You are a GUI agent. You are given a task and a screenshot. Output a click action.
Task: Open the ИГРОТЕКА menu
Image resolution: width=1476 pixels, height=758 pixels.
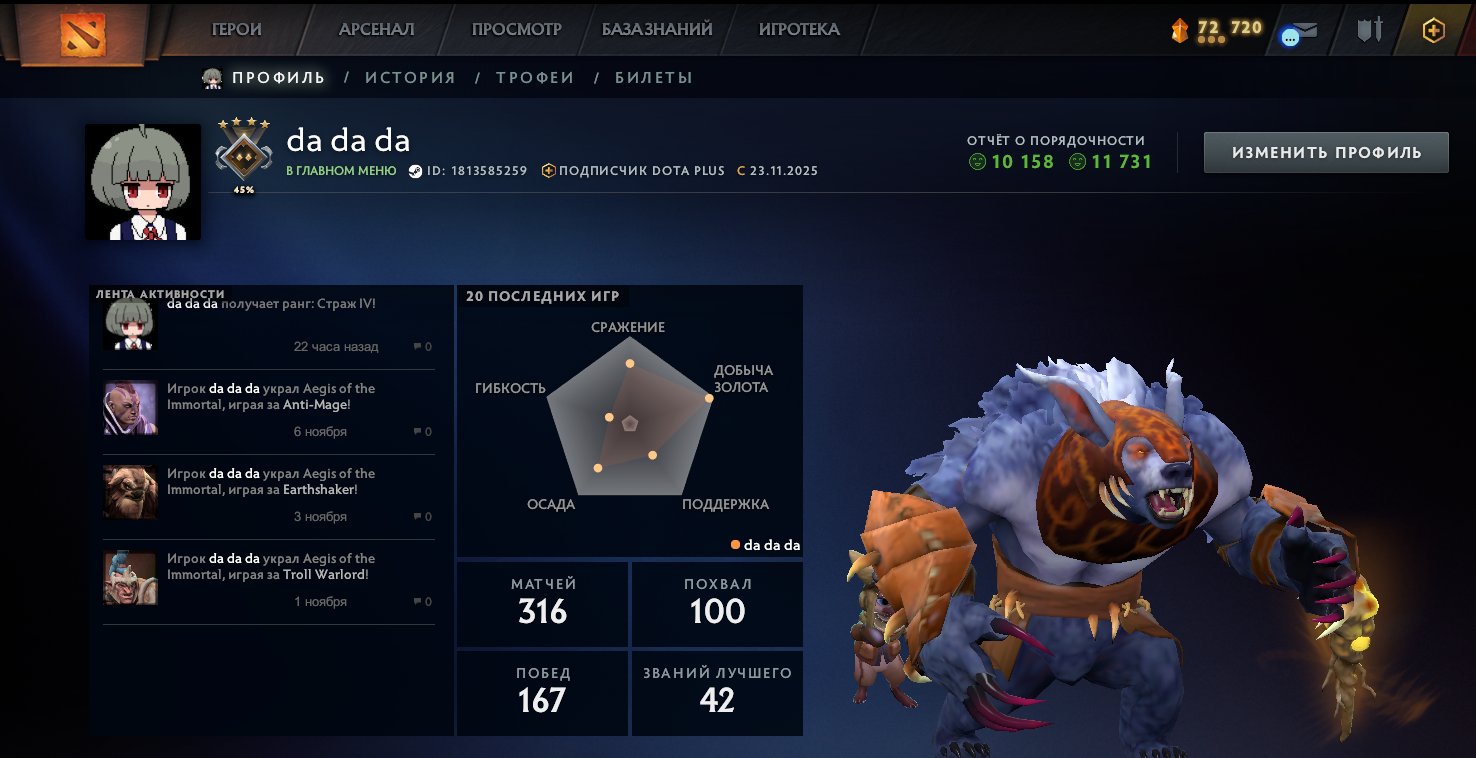pyautogui.click(x=799, y=30)
